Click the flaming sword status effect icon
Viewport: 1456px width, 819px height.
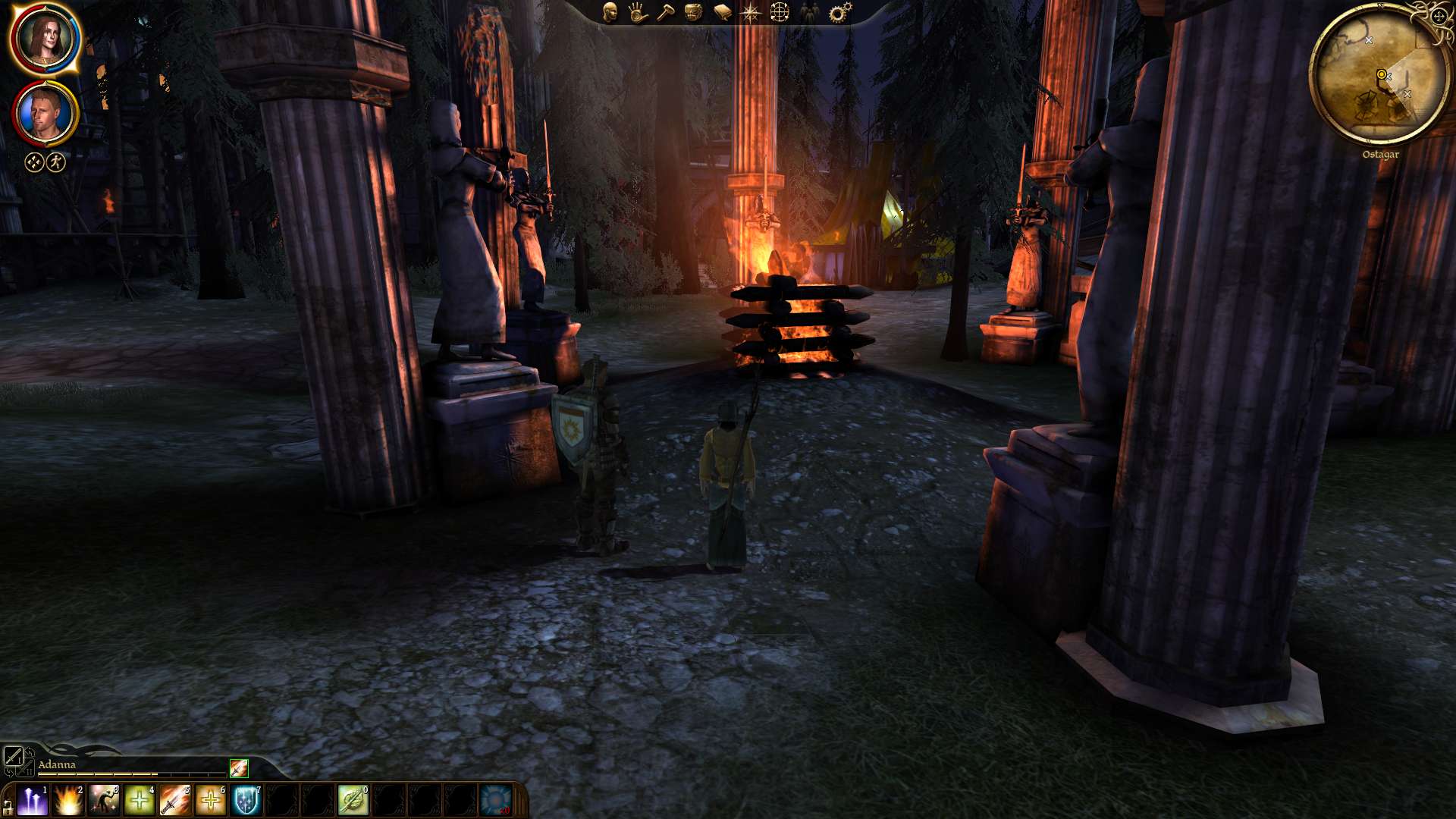click(x=239, y=769)
